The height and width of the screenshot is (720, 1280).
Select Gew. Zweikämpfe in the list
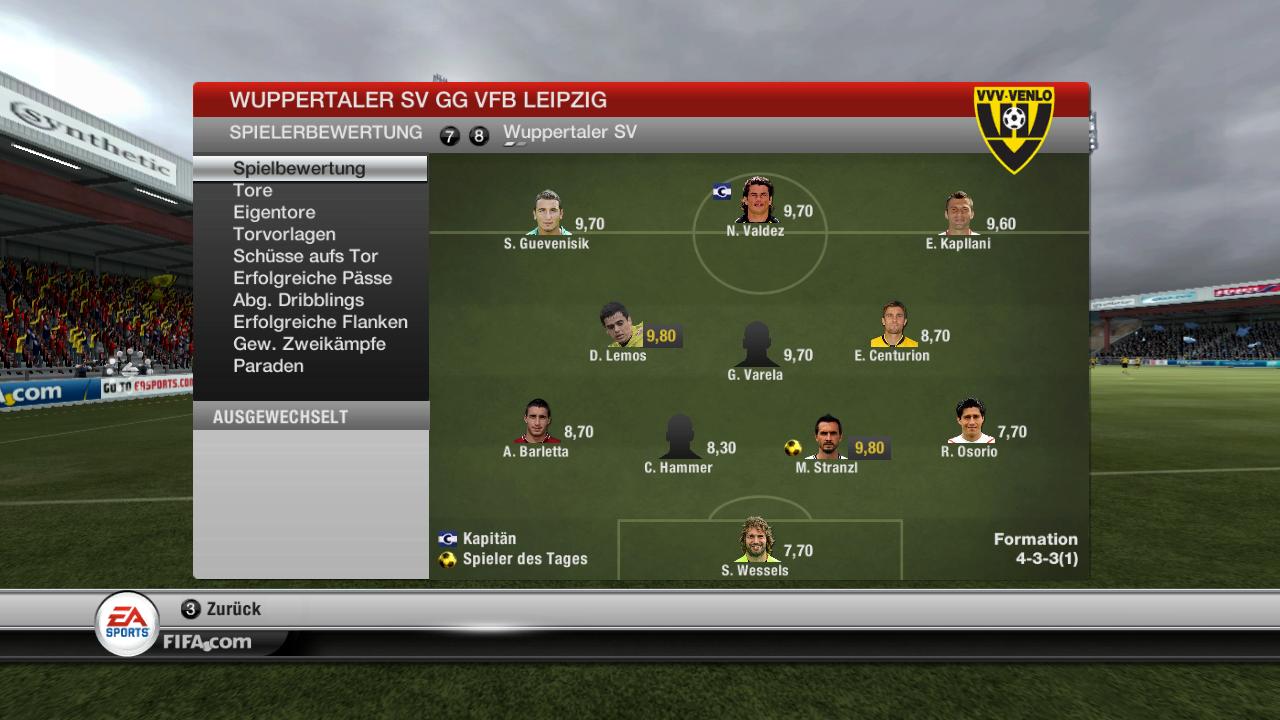click(x=309, y=344)
